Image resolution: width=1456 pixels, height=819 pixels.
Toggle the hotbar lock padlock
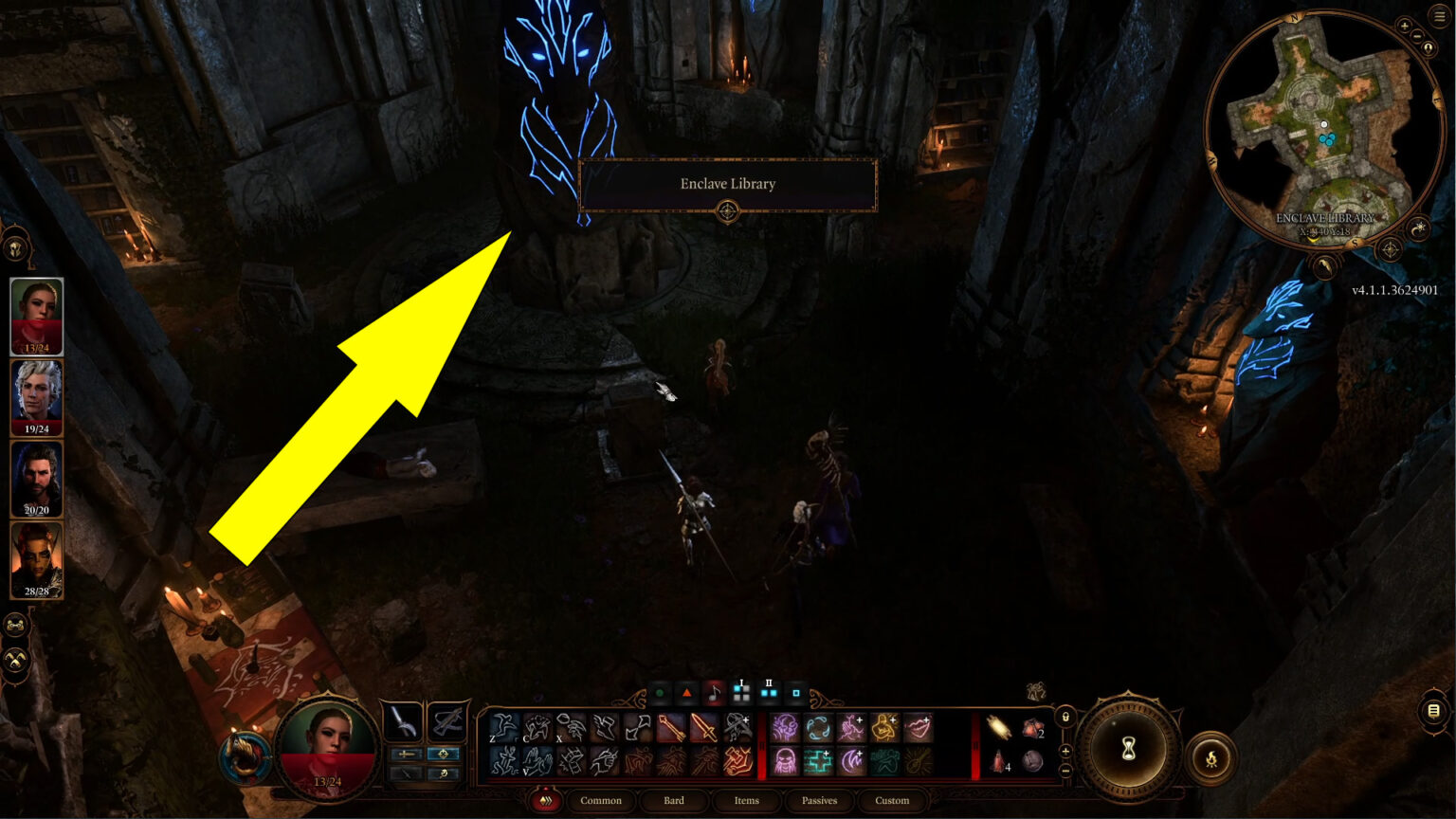[x=1065, y=717]
